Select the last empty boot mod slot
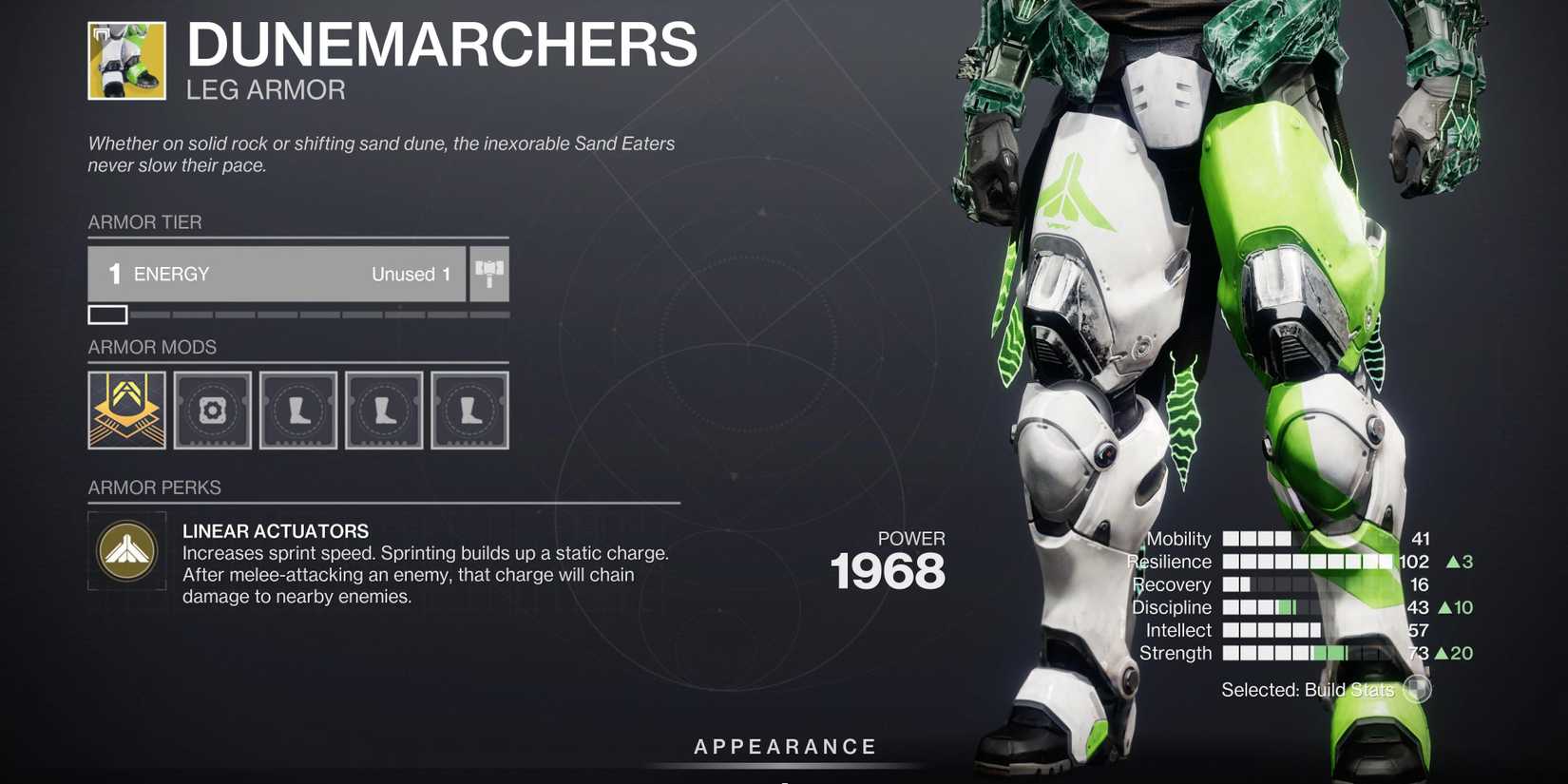Viewport: 1568px width, 784px height. pyautogui.click(x=469, y=410)
